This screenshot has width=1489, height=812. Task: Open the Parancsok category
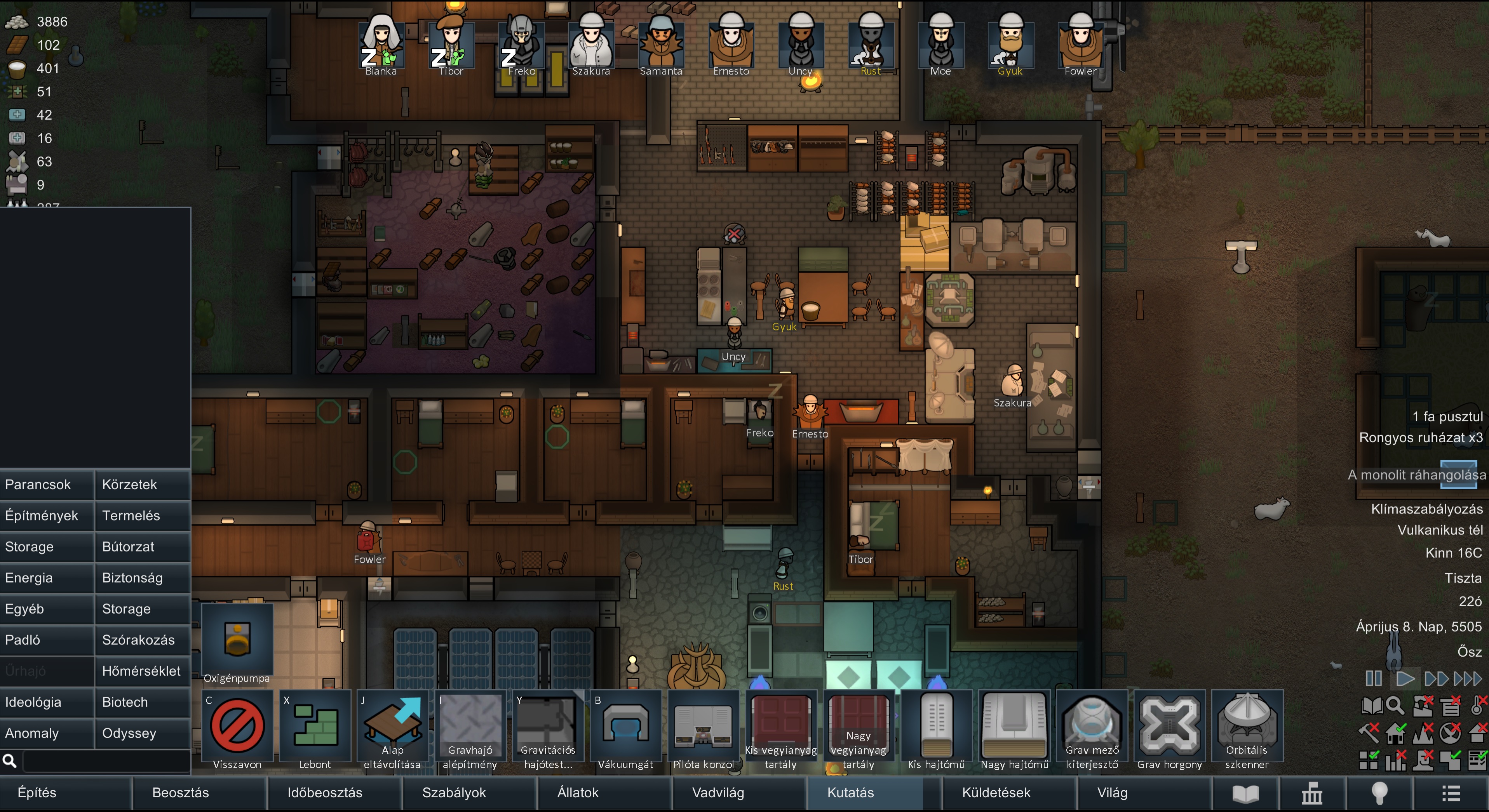[46, 484]
